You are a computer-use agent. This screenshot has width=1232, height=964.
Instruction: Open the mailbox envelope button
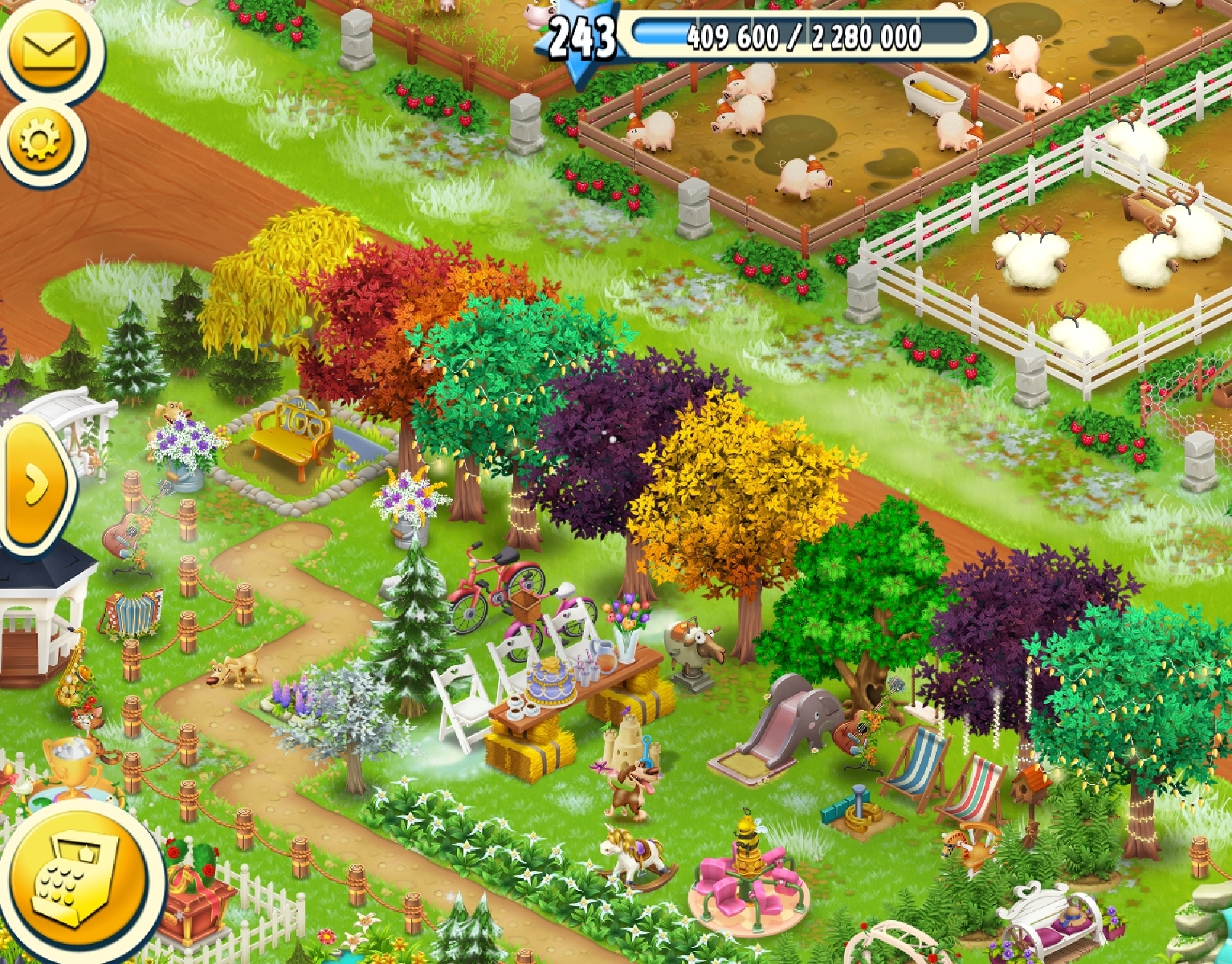(x=48, y=50)
